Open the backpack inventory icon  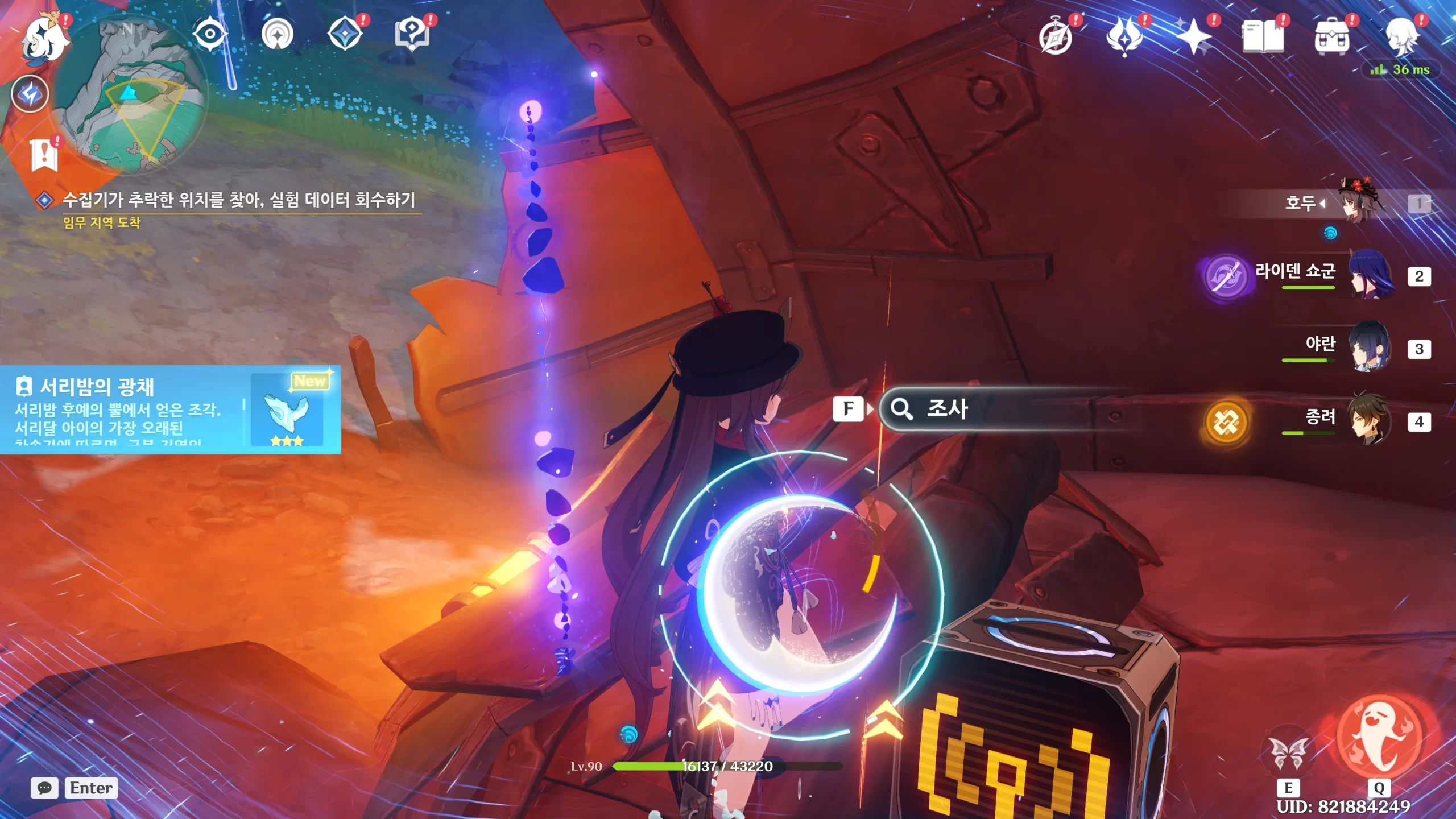[1331, 38]
